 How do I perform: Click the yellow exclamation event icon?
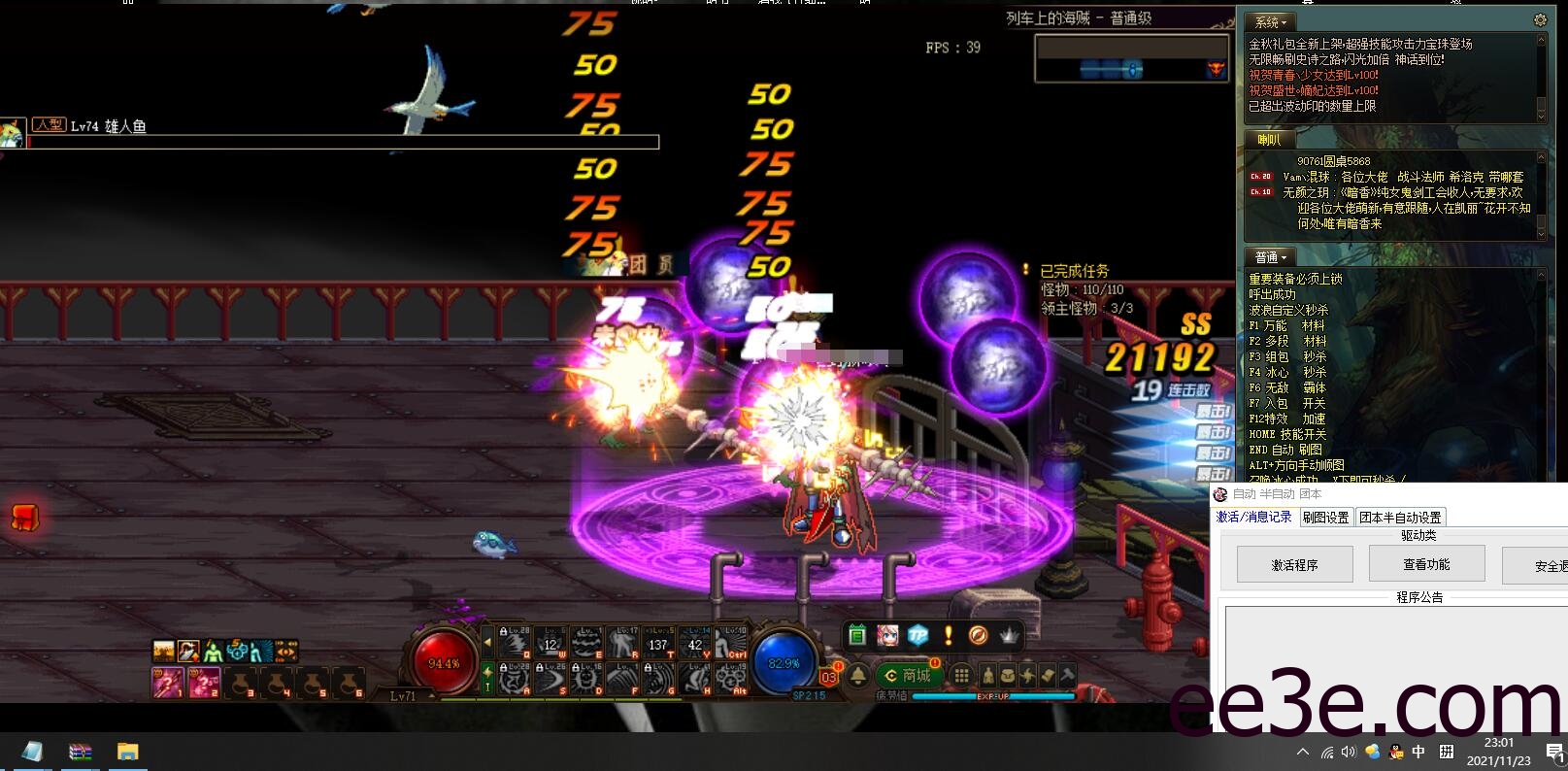(x=949, y=636)
